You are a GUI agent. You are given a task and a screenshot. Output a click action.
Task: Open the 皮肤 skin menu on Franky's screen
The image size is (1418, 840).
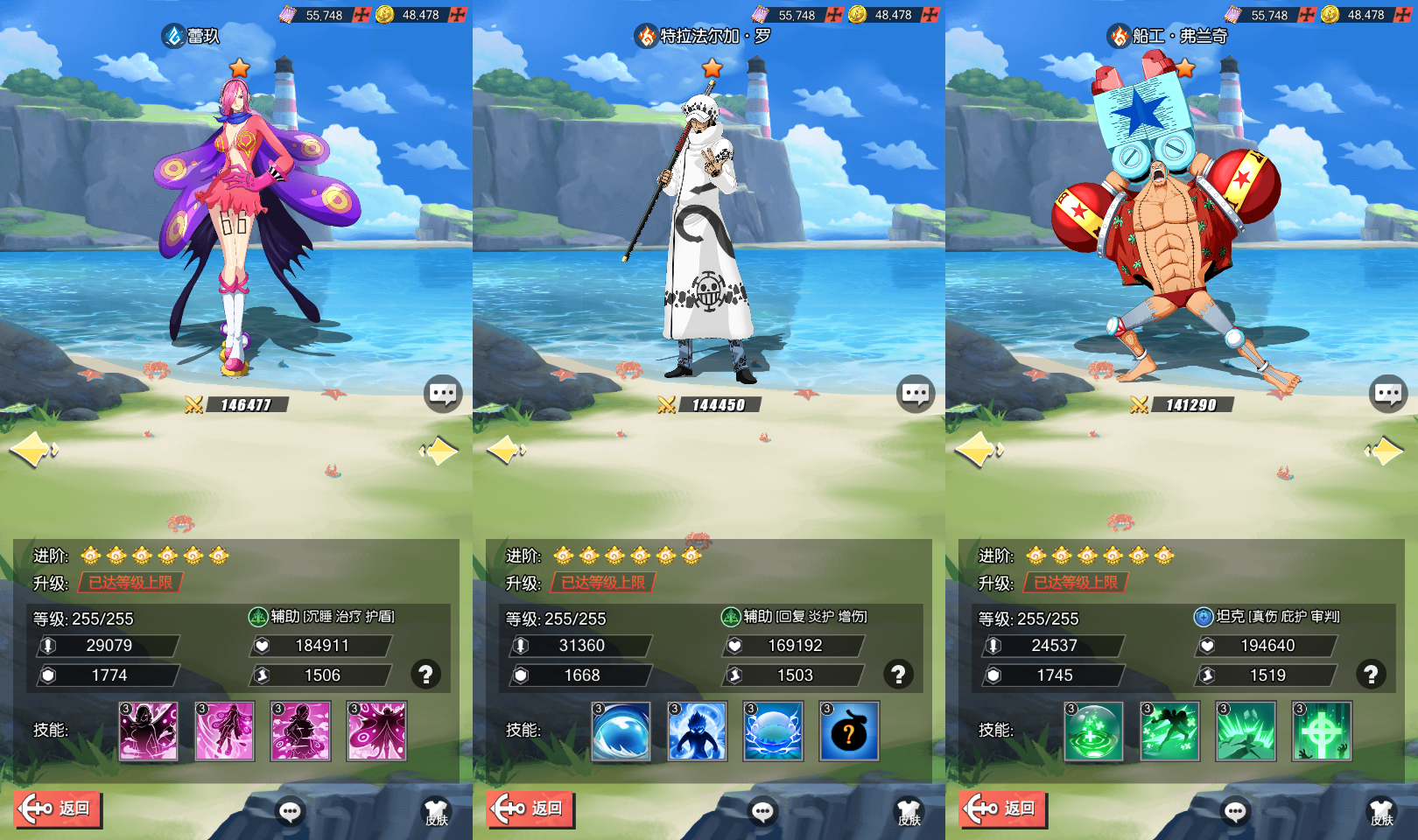pyautogui.click(x=1381, y=812)
